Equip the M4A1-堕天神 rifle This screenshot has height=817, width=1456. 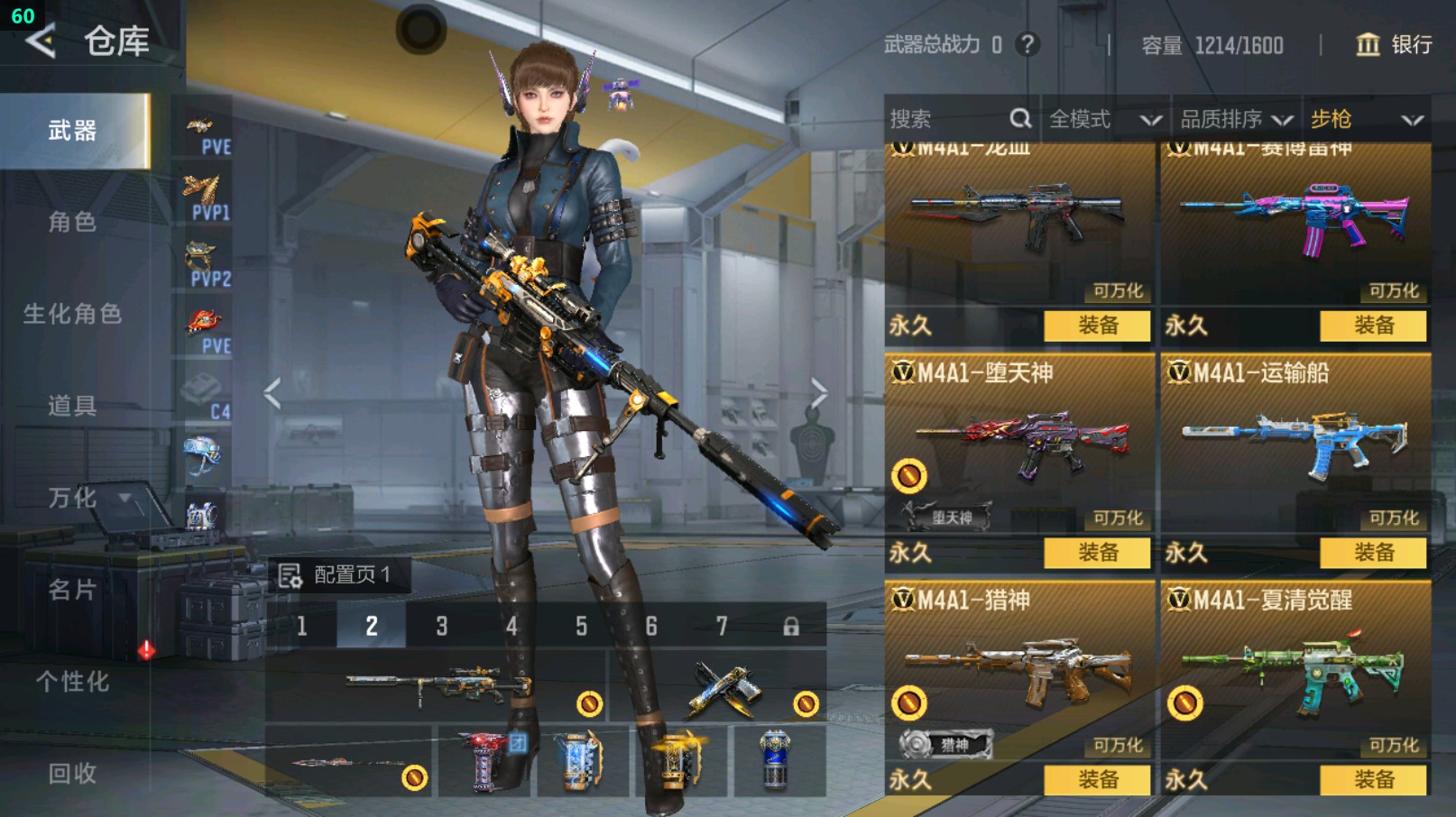click(1097, 553)
